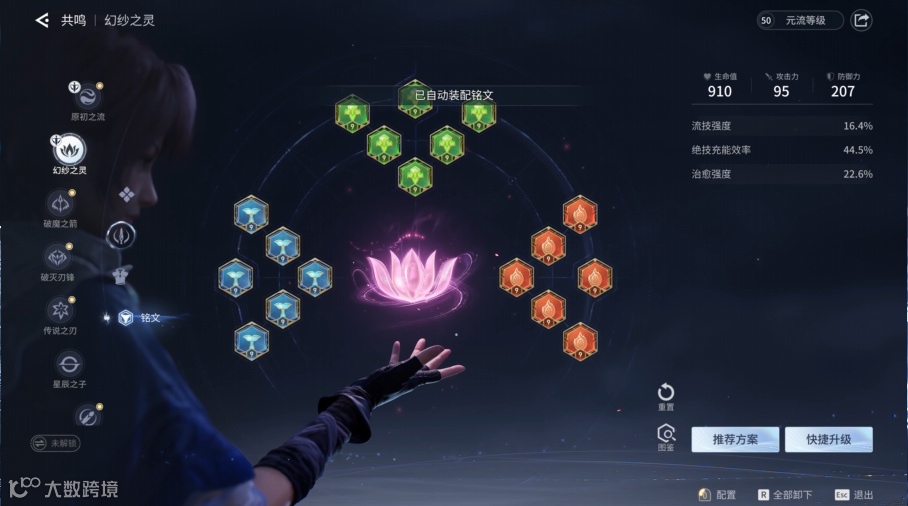Image resolution: width=908 pixels, height=506 pixels.
Task: Open the 图鉴 codex icon
Action: [x=666, y=434]
